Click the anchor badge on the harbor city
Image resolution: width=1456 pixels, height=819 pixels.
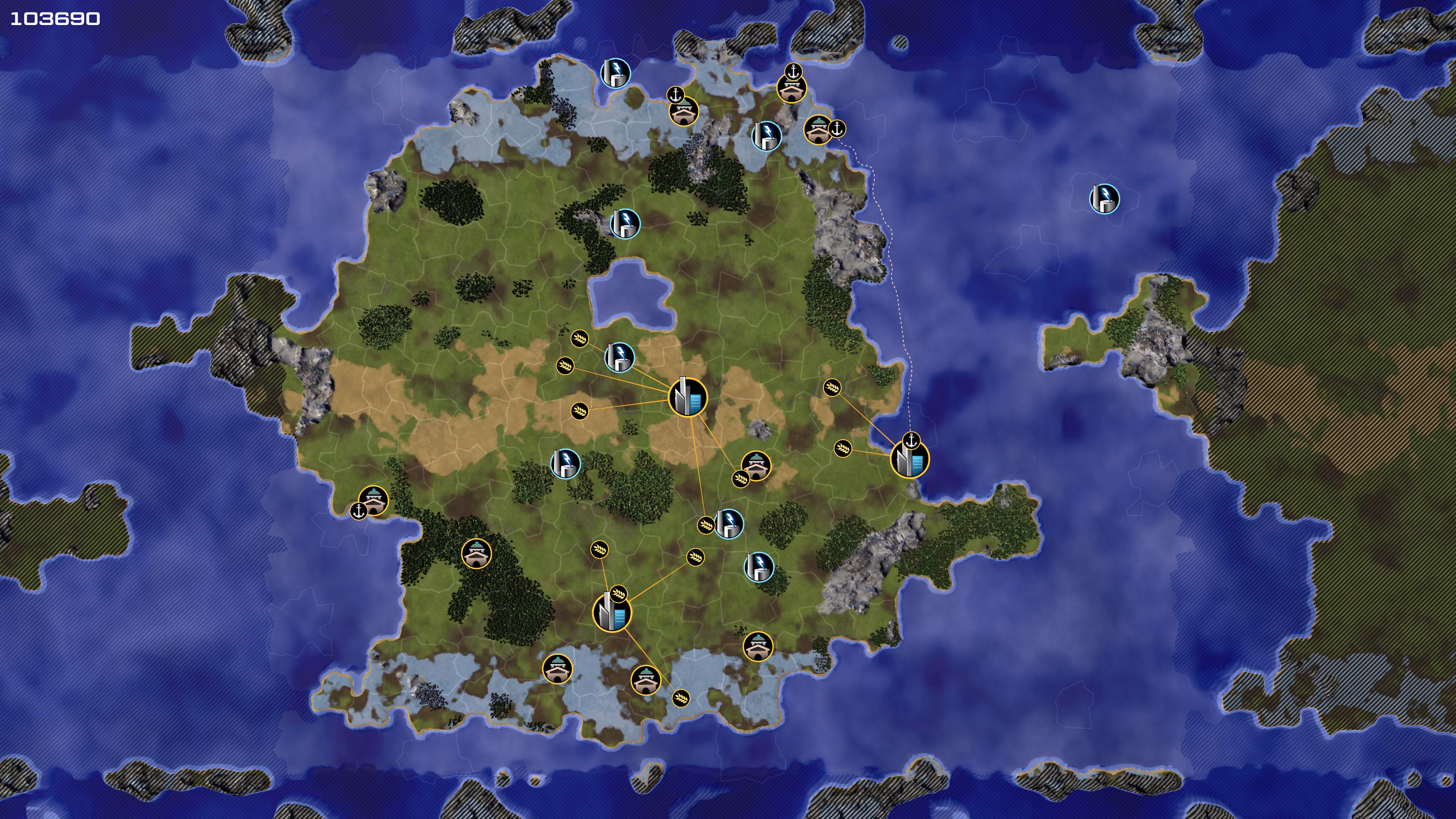click(x=910, y=440)
